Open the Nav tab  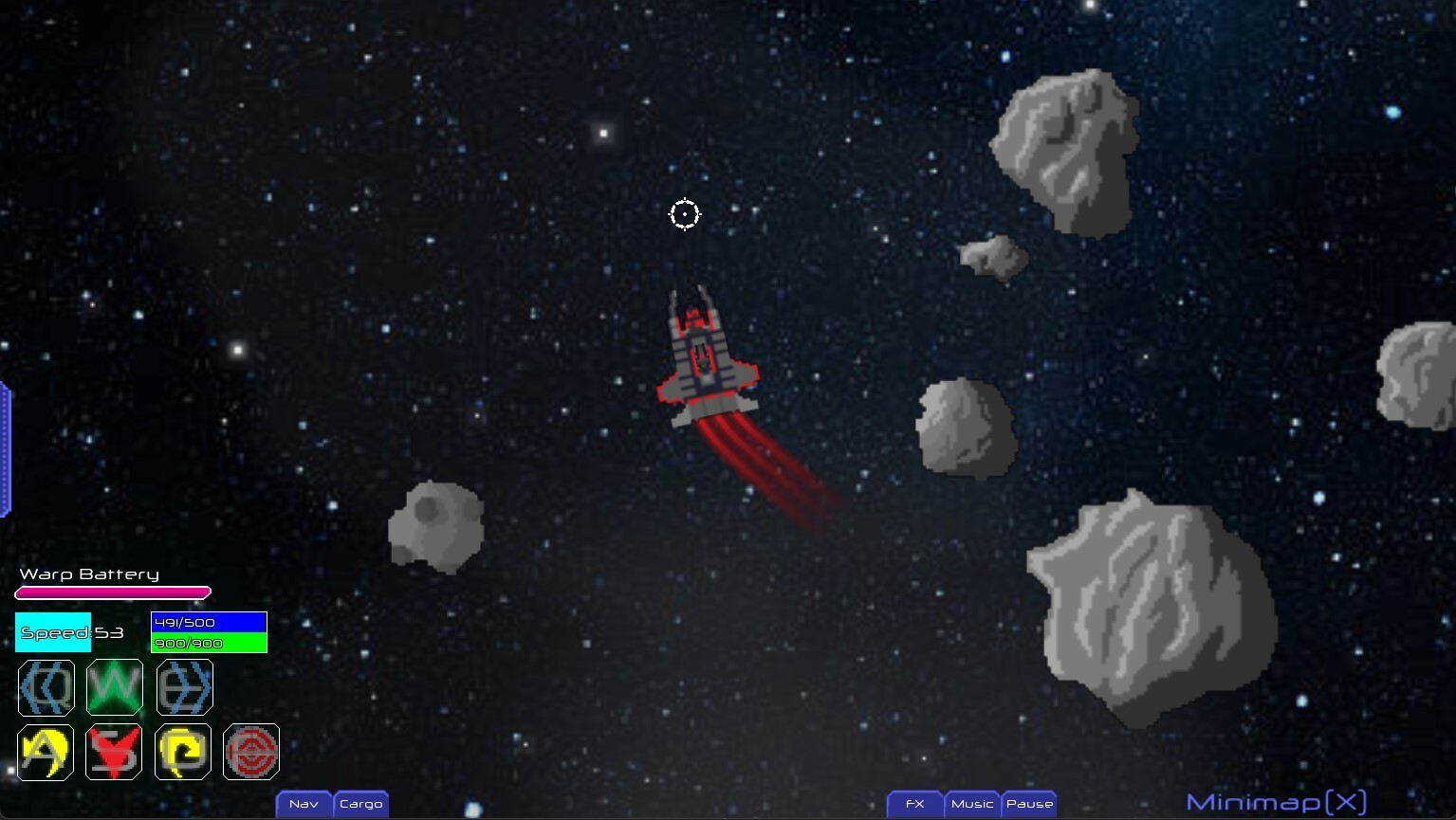click(304, 803)
